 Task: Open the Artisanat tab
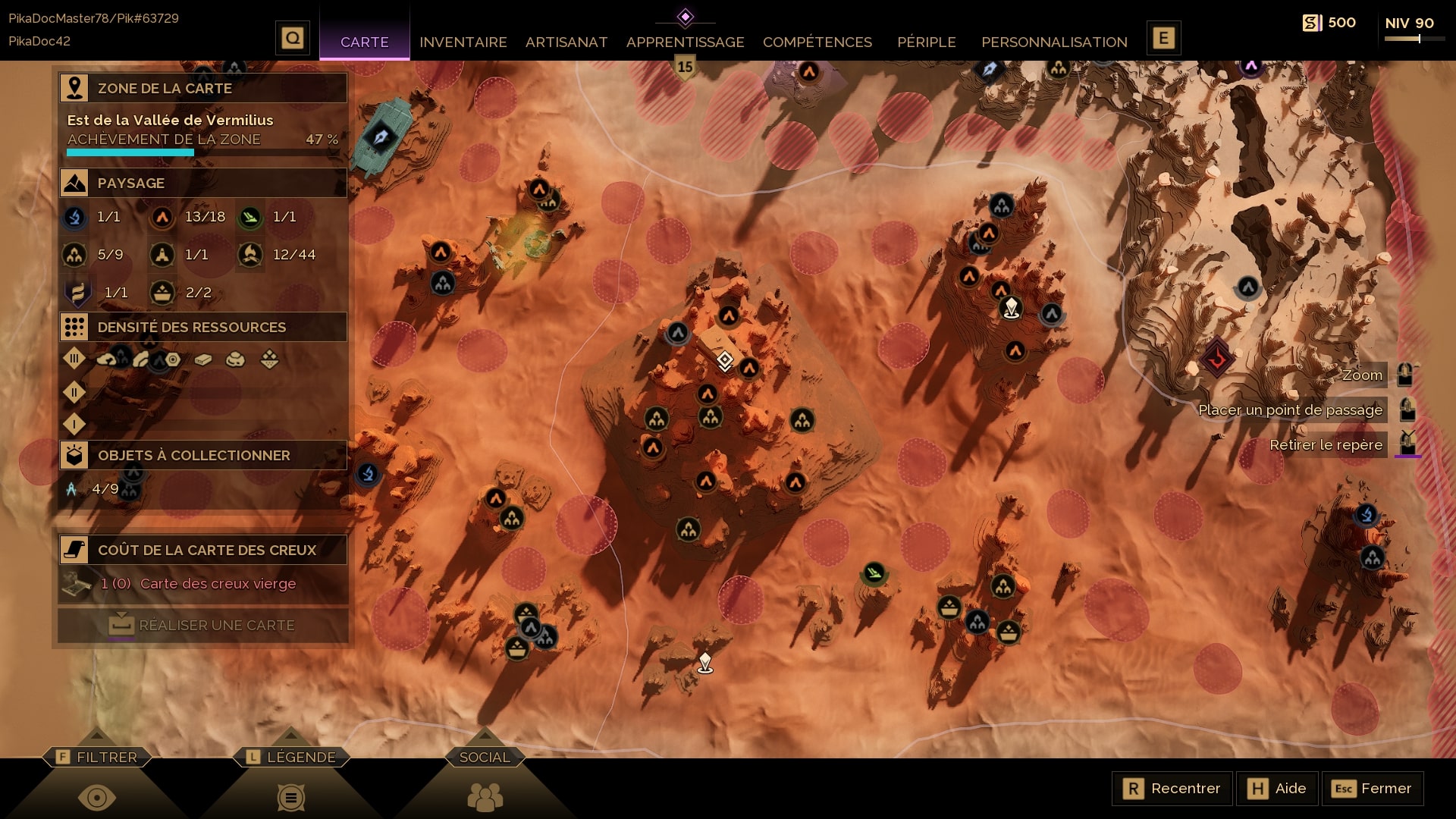point(566,42)
